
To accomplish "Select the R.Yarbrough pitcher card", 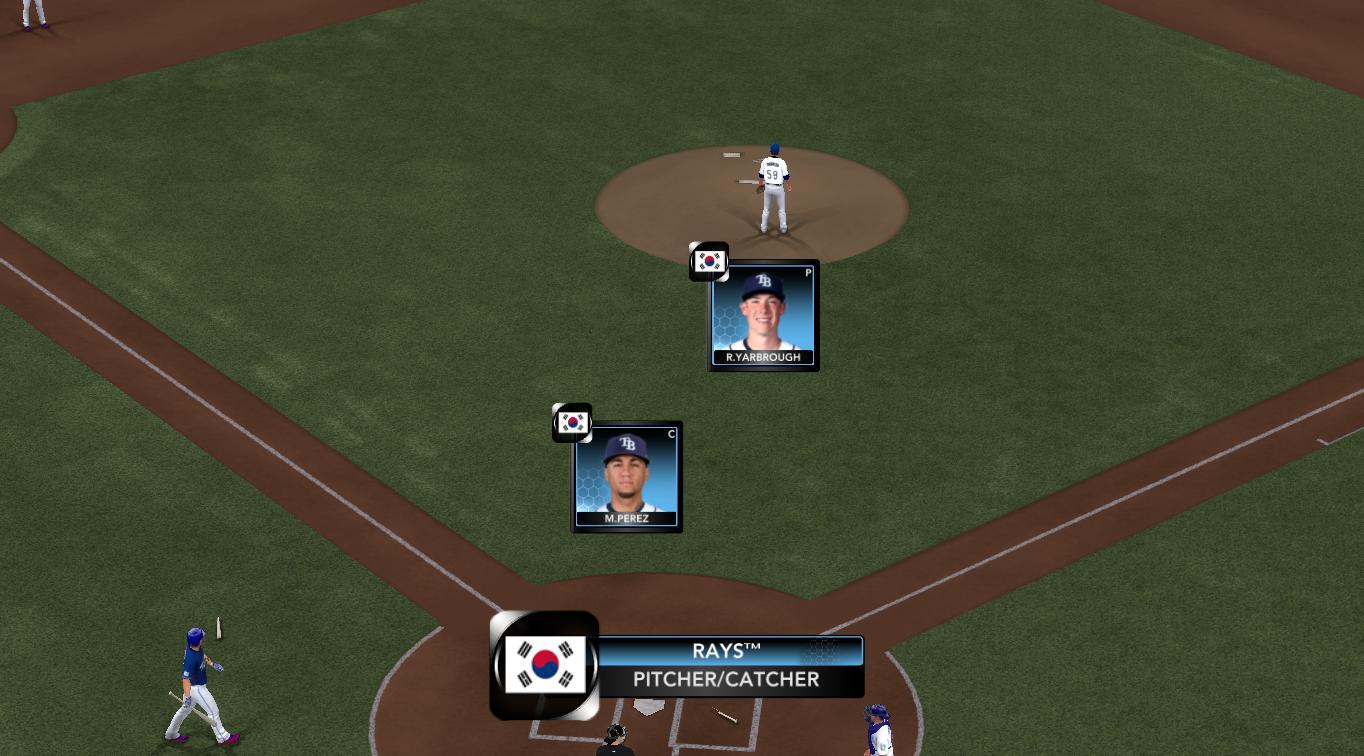I will point(763,315).
